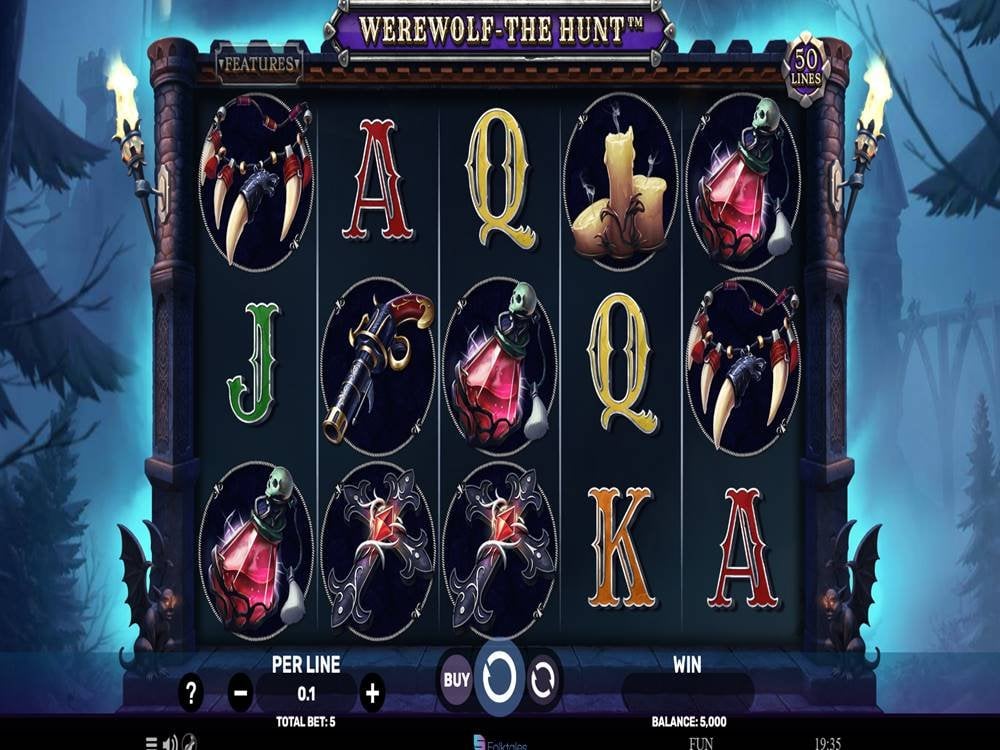Activate the autoplay button
1000x750 pixels.
coord(543,680)
